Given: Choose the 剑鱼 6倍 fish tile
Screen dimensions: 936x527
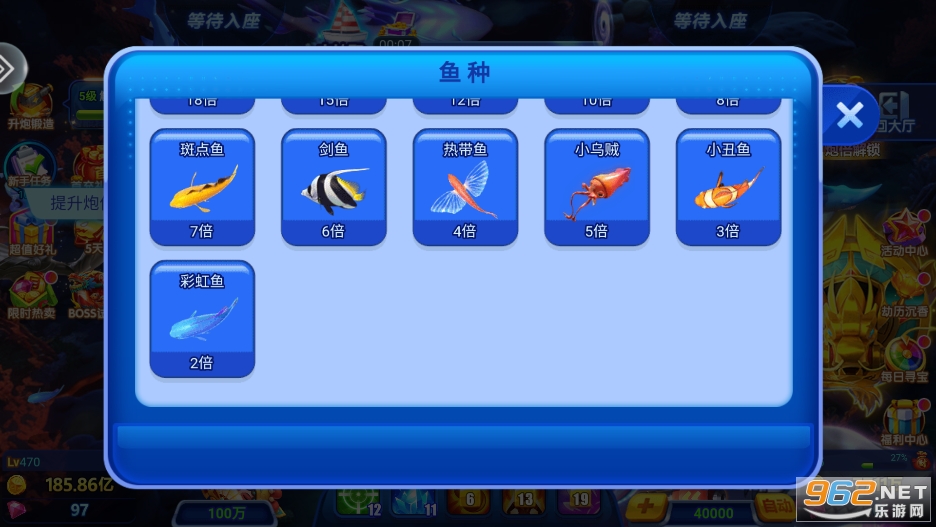Looking at the screenshot, I should click(334, 187).
